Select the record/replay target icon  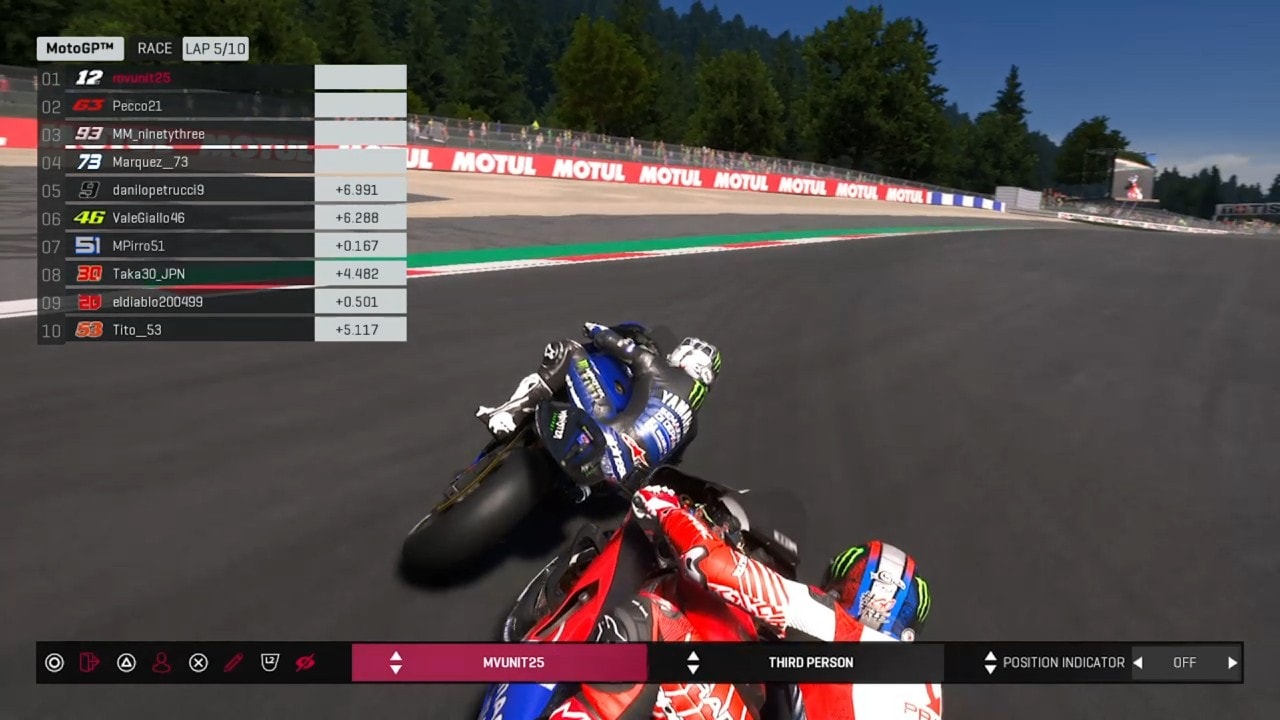[x=54, y=662]
